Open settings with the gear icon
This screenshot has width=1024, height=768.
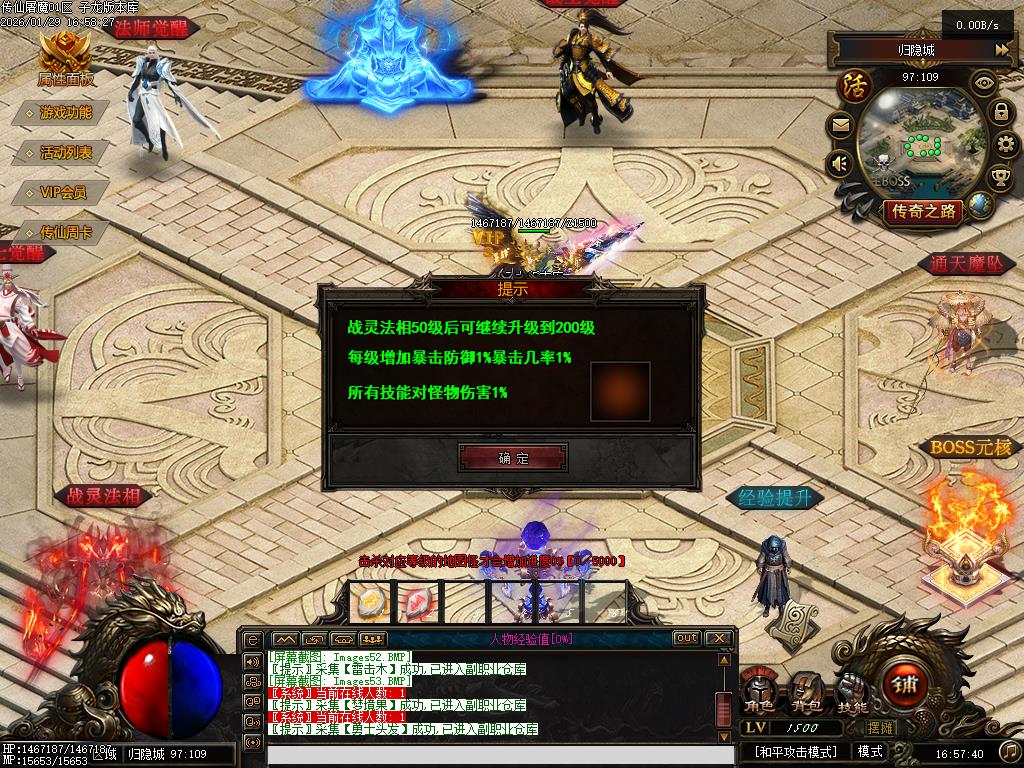(1007, 146)
